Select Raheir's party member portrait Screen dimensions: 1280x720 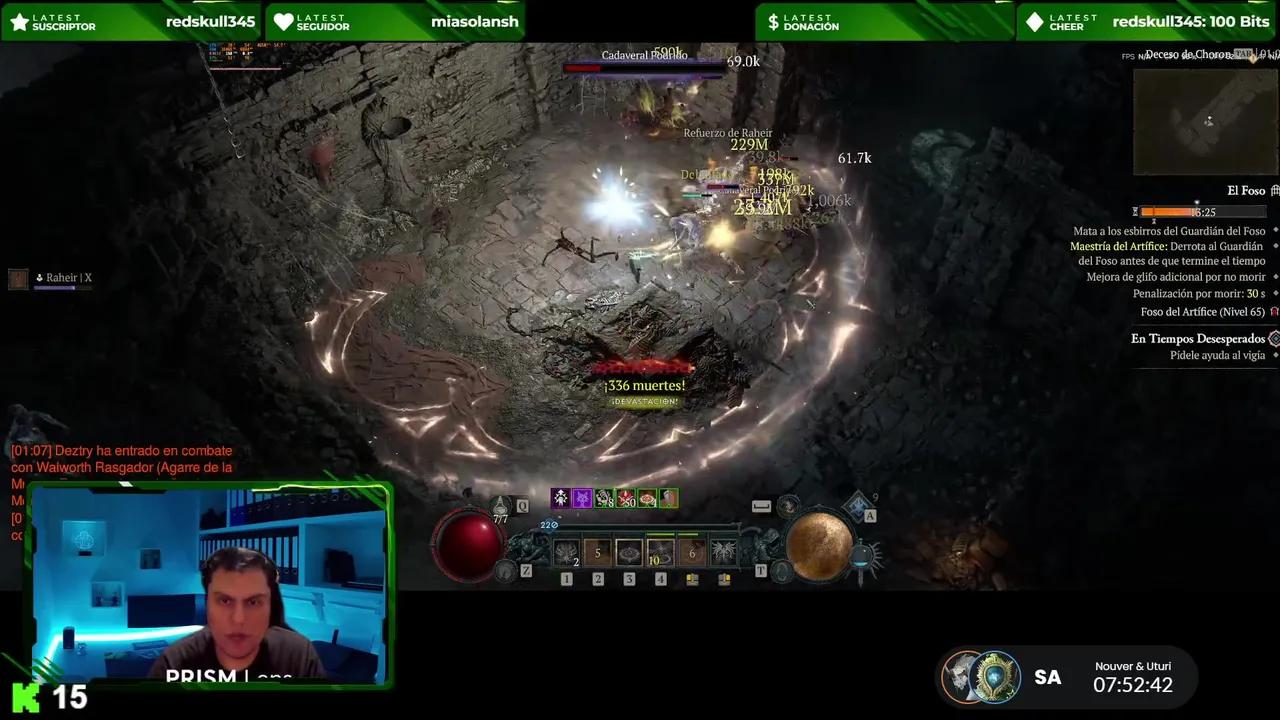coord(18,278)
